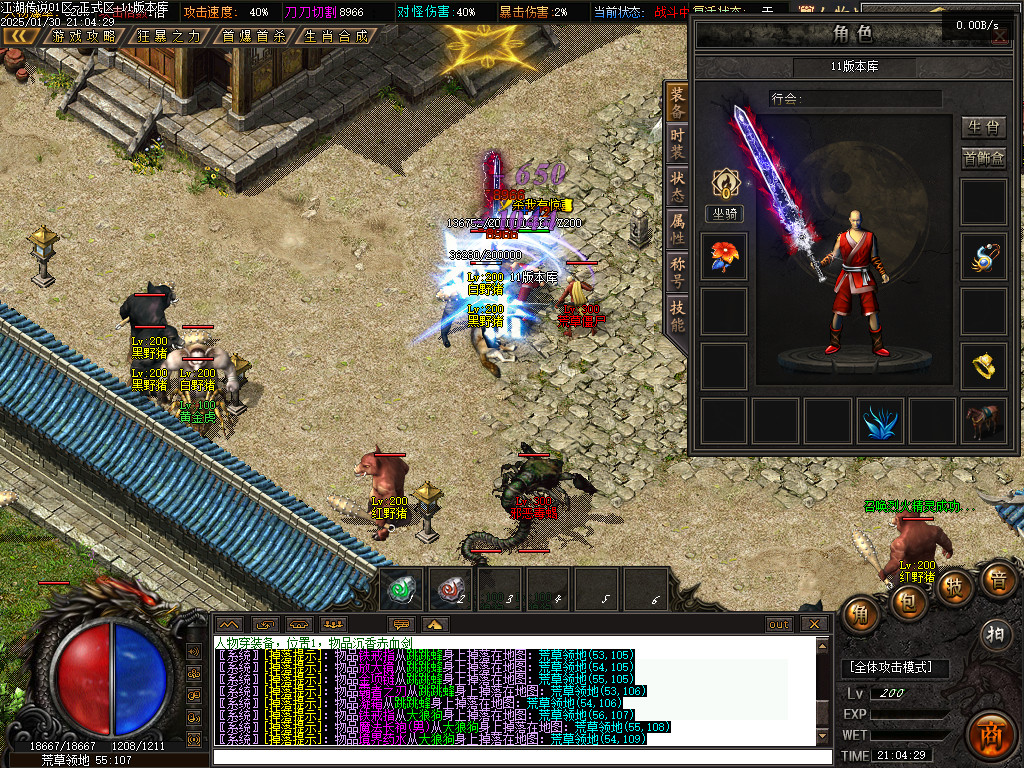Select the horse mount slot
The width and height of the screenshot is (1024, 768).
(983, 421)
